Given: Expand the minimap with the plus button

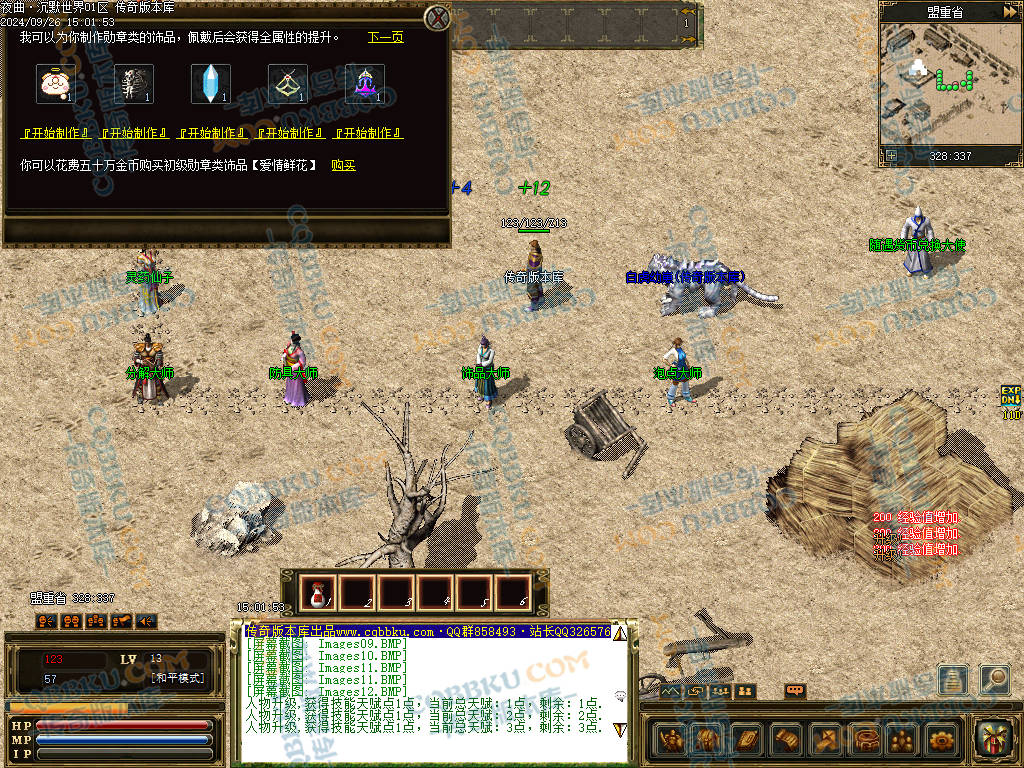Looking at the screenshot, I should coord(891,155).
